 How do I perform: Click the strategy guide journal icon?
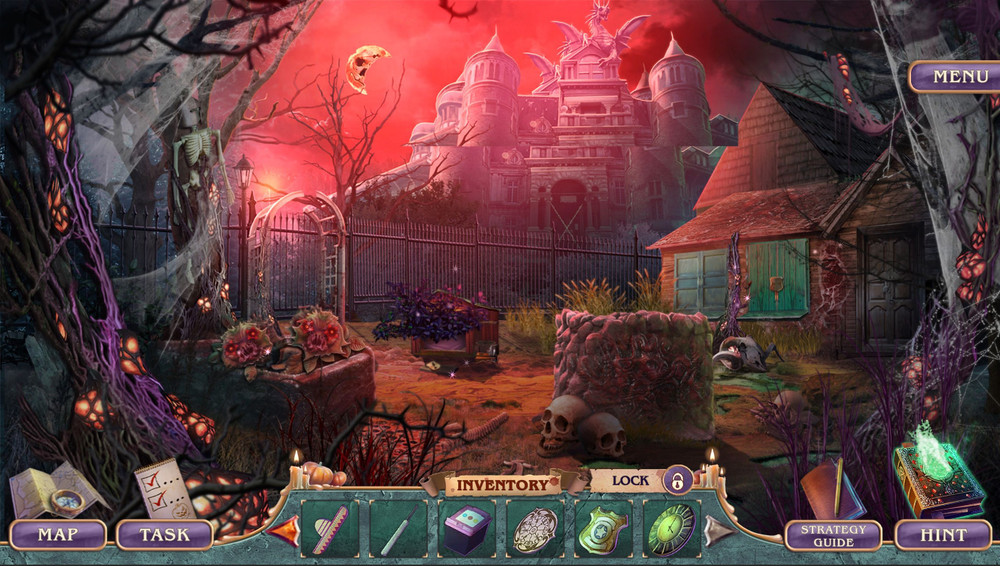(830, 488)
